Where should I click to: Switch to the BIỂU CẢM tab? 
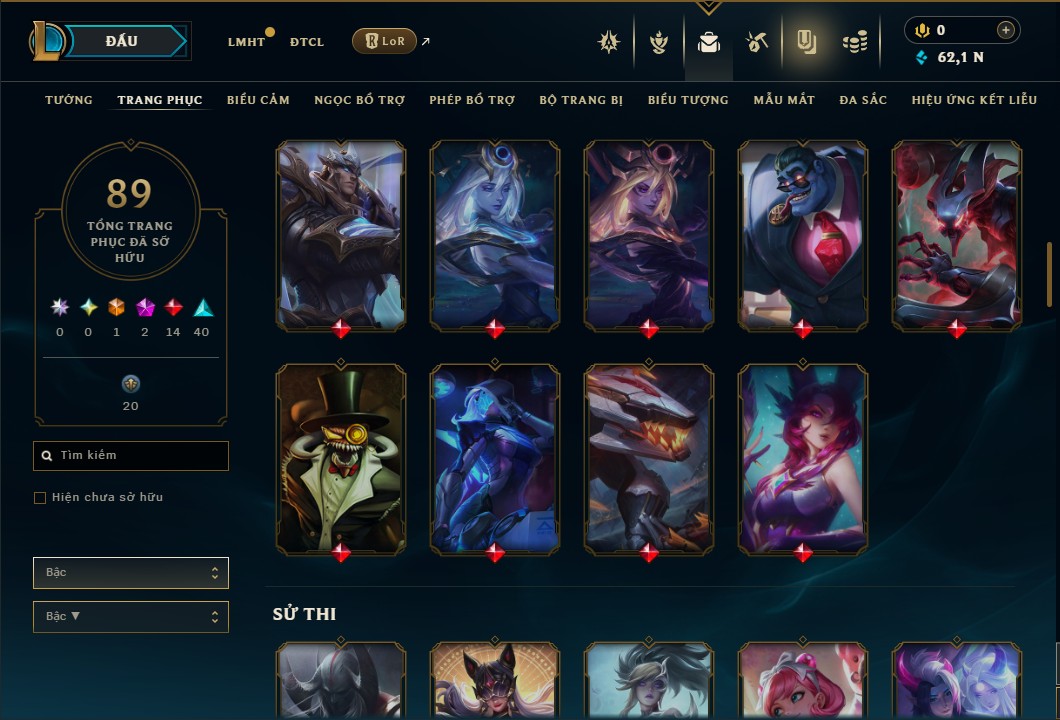[x=258, y=100]
